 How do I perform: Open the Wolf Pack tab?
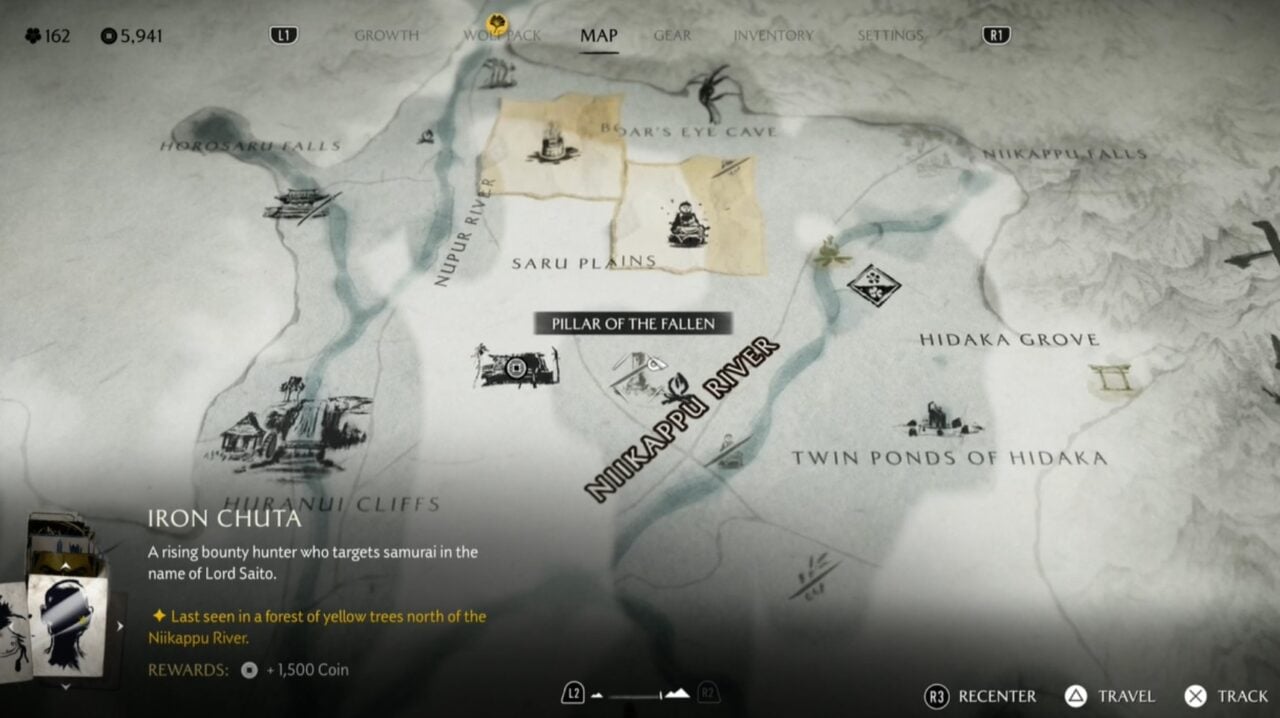click(x=501, y=35)
